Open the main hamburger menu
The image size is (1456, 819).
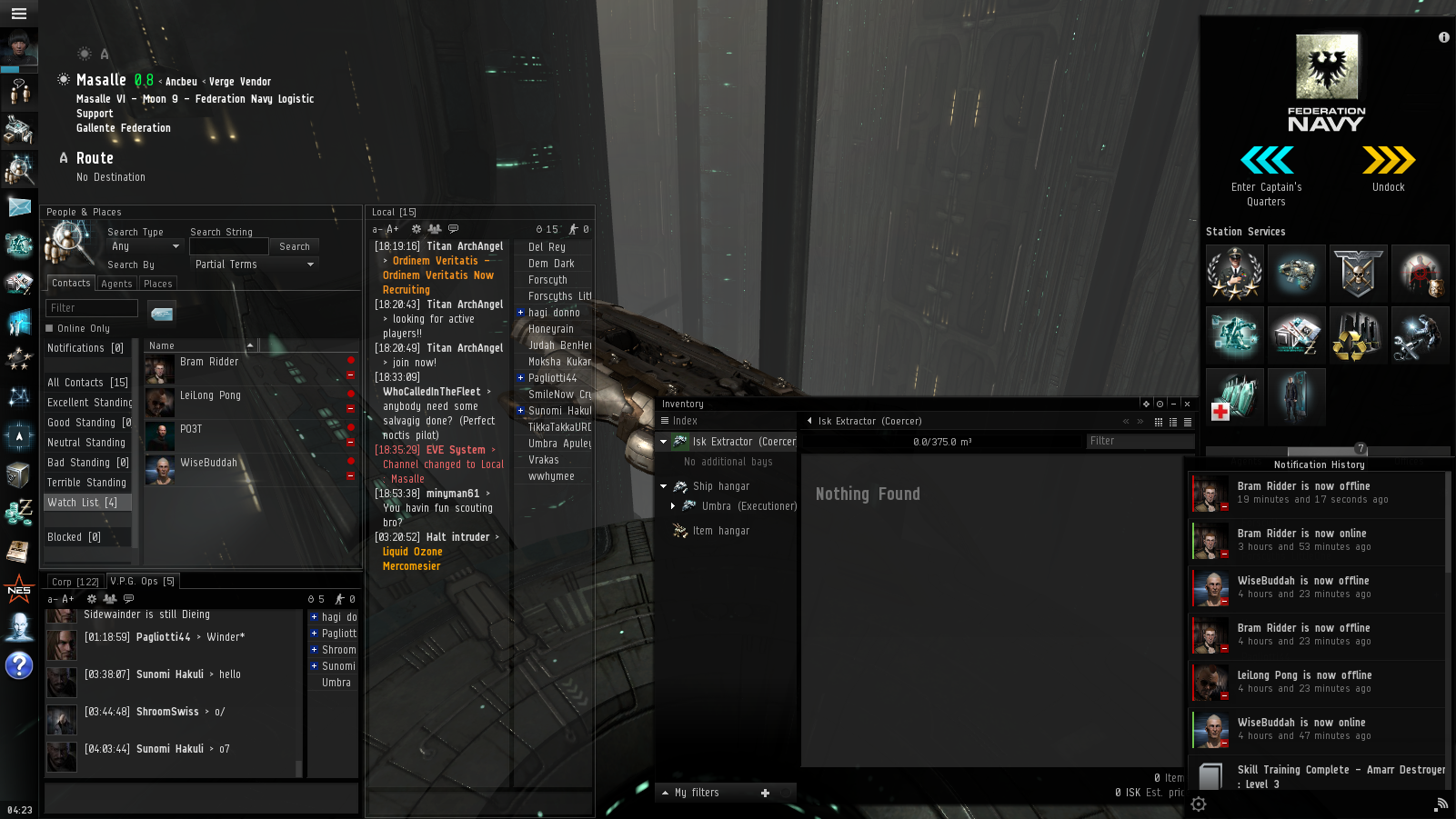(18, 14)
